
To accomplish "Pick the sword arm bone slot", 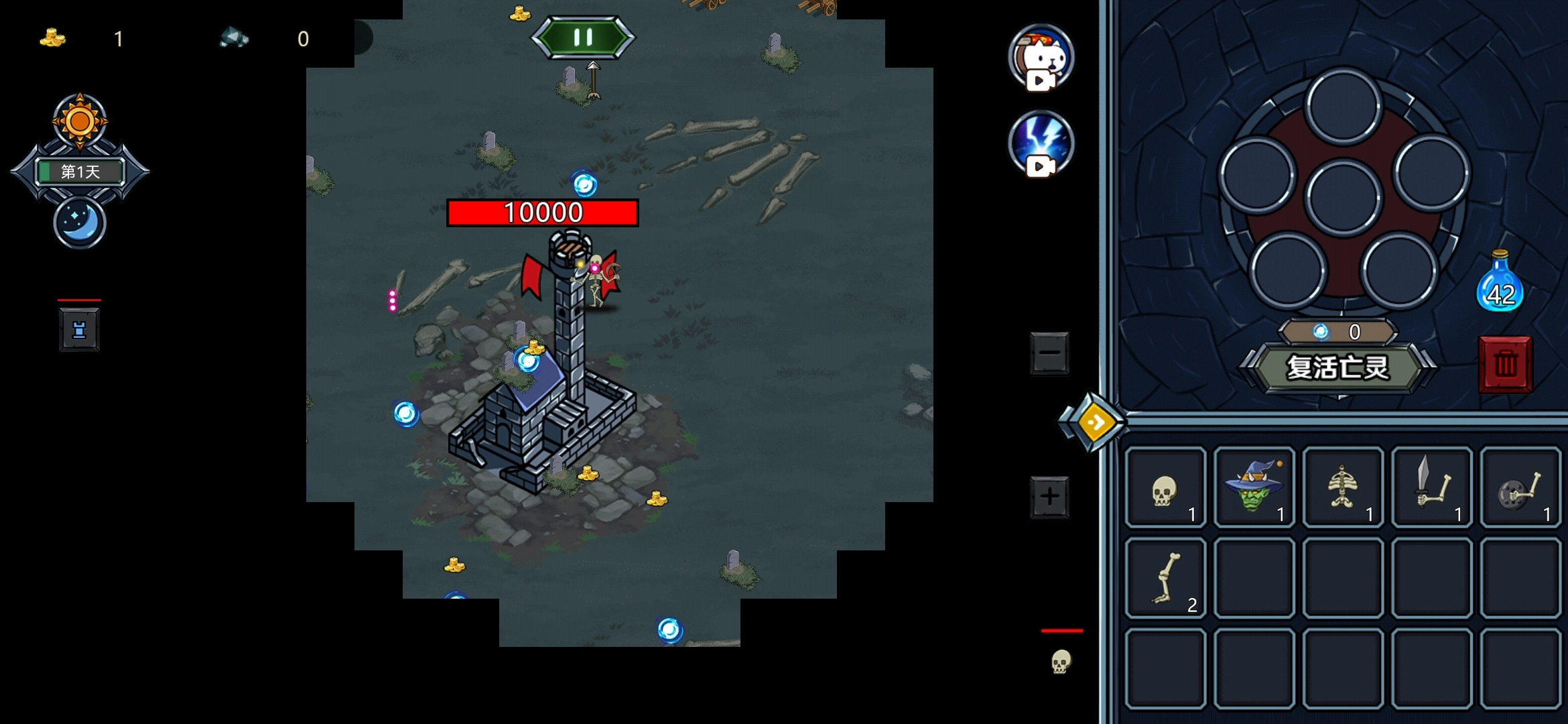I will point(1431,488).
